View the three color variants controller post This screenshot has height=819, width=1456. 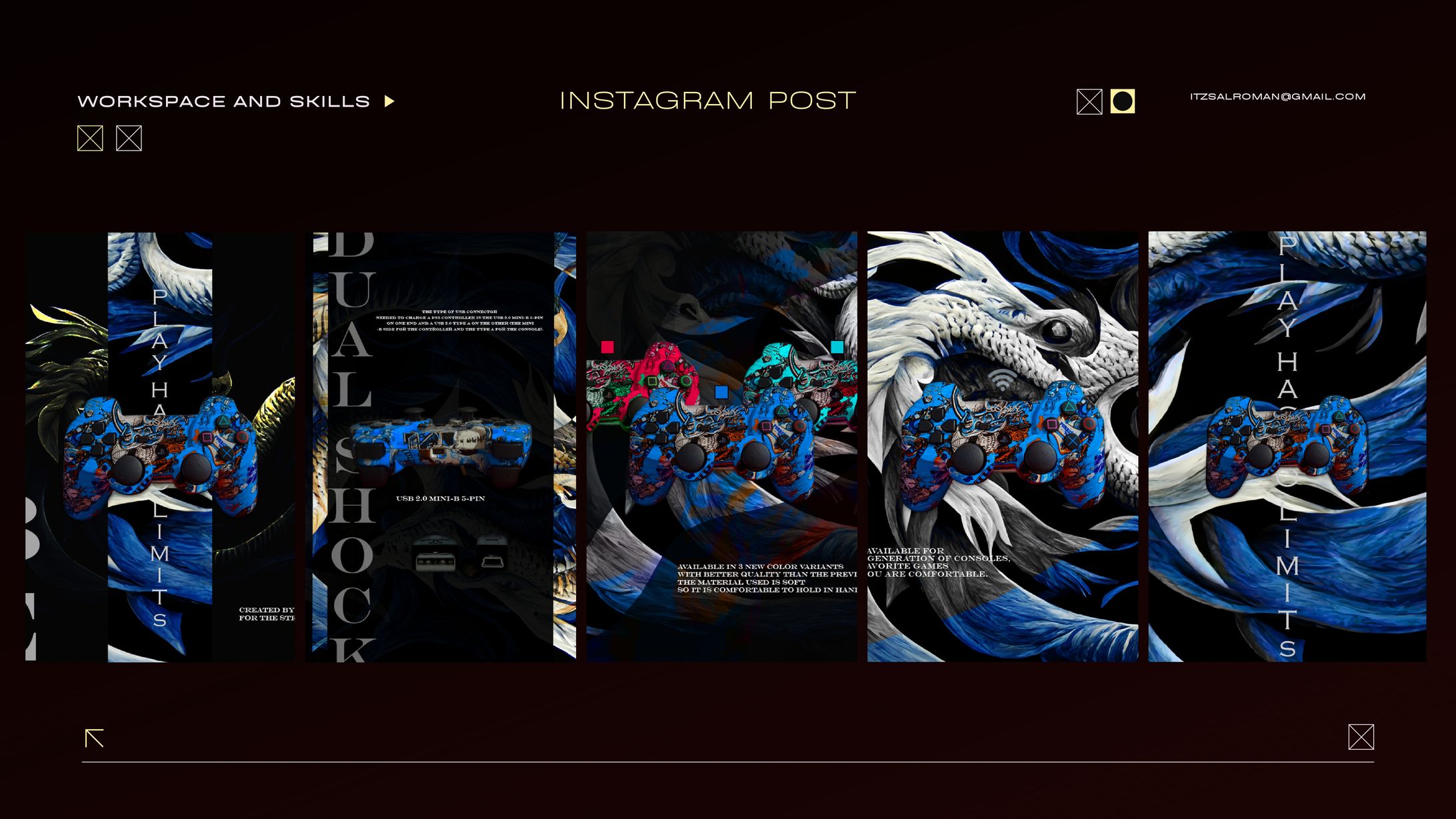tap(722, 446)
